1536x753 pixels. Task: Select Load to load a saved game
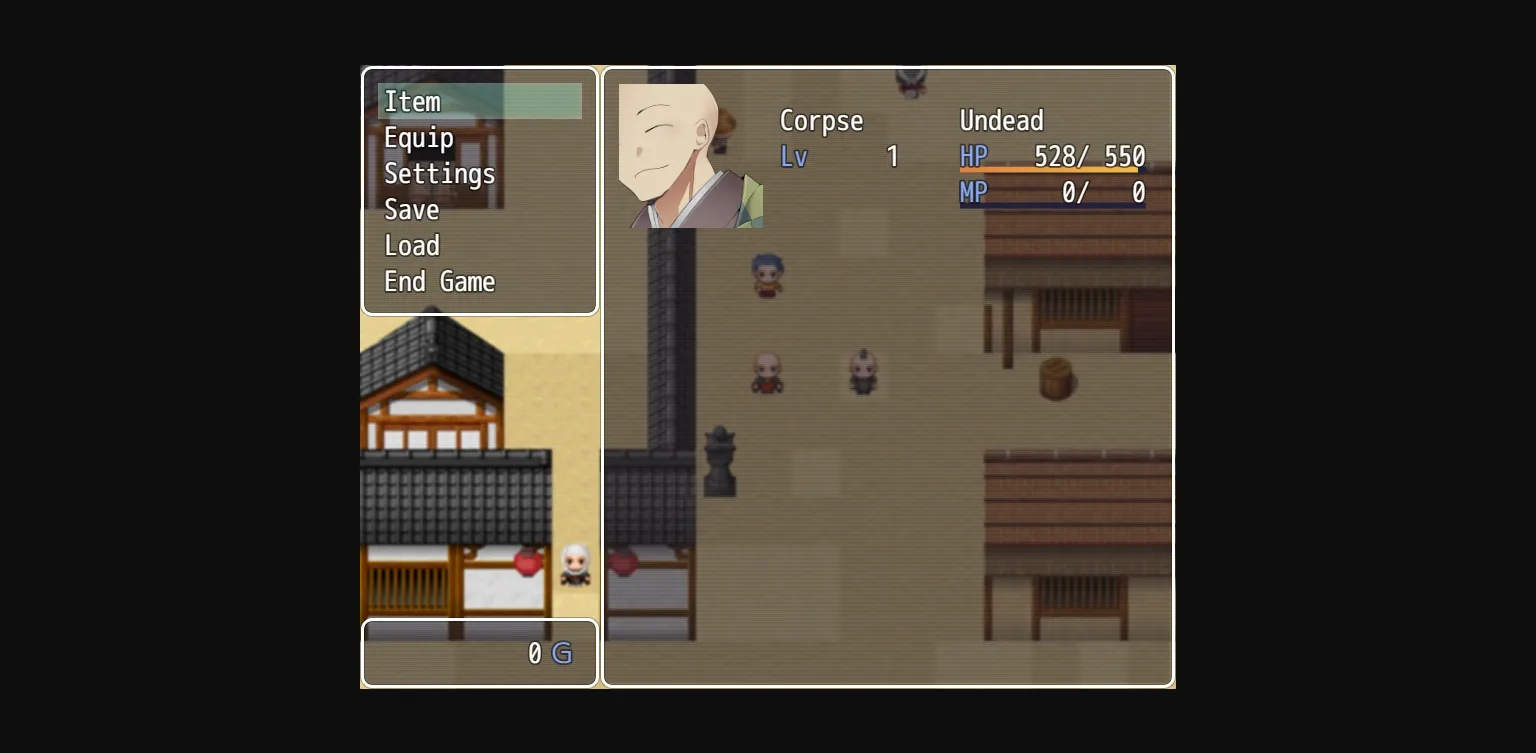pyautogui.click(x=412, y=245)
